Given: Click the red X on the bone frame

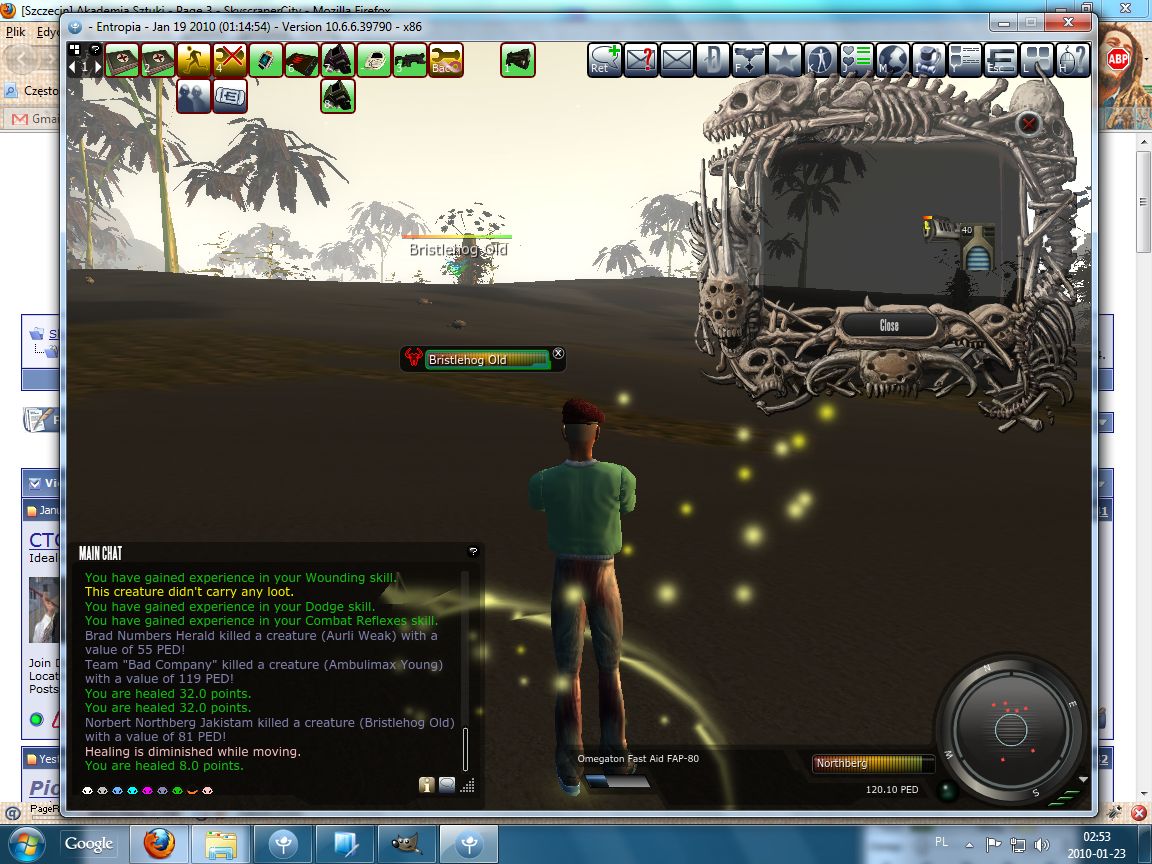Looking at the screenshot, I should 1028,123.
